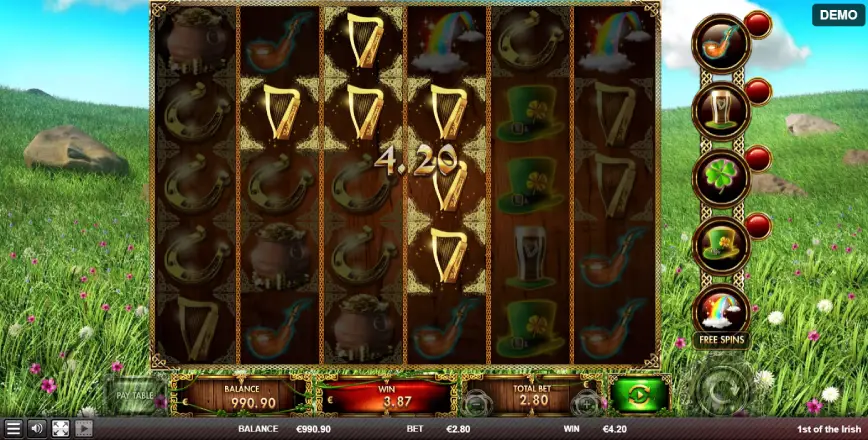Enter fullscreen mode
The height and width of the screenshot is (440, 868).
pos(60,429)
